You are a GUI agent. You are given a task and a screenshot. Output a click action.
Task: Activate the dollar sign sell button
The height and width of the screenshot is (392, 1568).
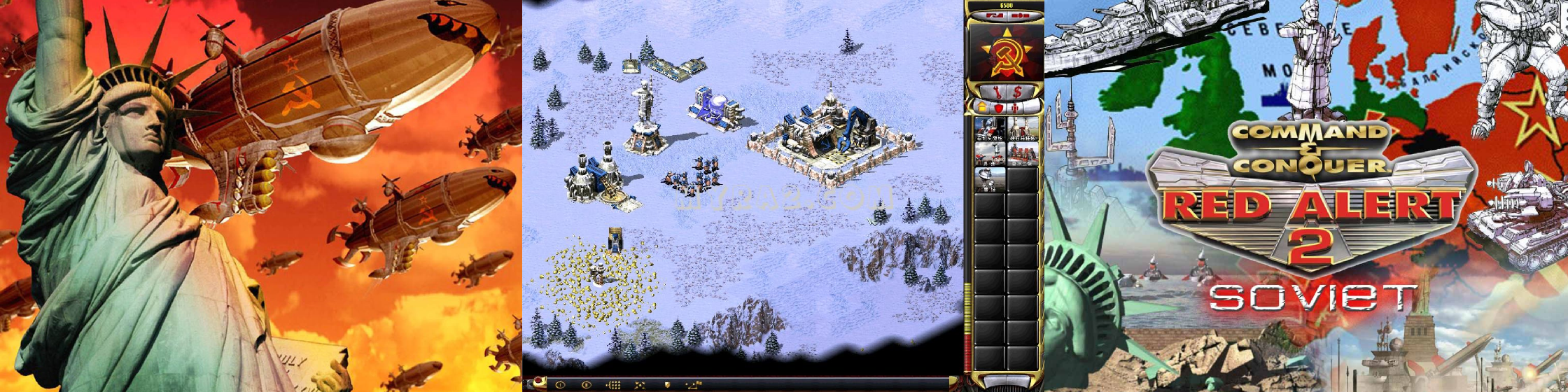pyautogui.click(x=1016, y=92)
